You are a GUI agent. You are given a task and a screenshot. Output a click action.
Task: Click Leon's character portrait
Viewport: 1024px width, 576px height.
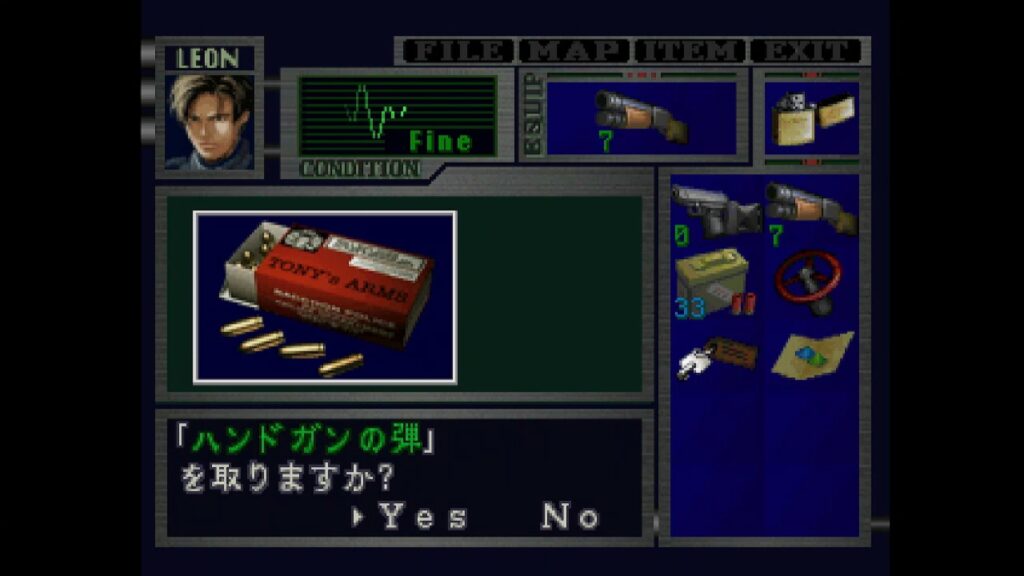click(210, 121)
